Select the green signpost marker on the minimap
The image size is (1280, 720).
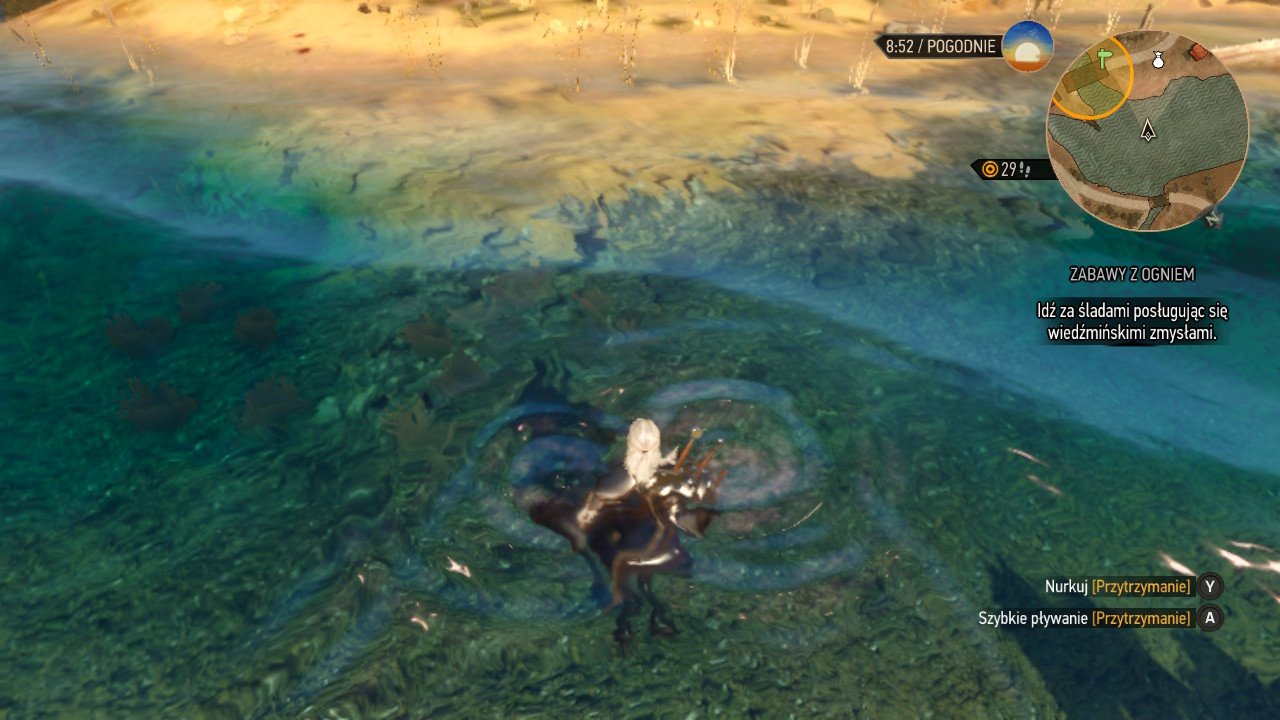click(x=1105, y=57)
